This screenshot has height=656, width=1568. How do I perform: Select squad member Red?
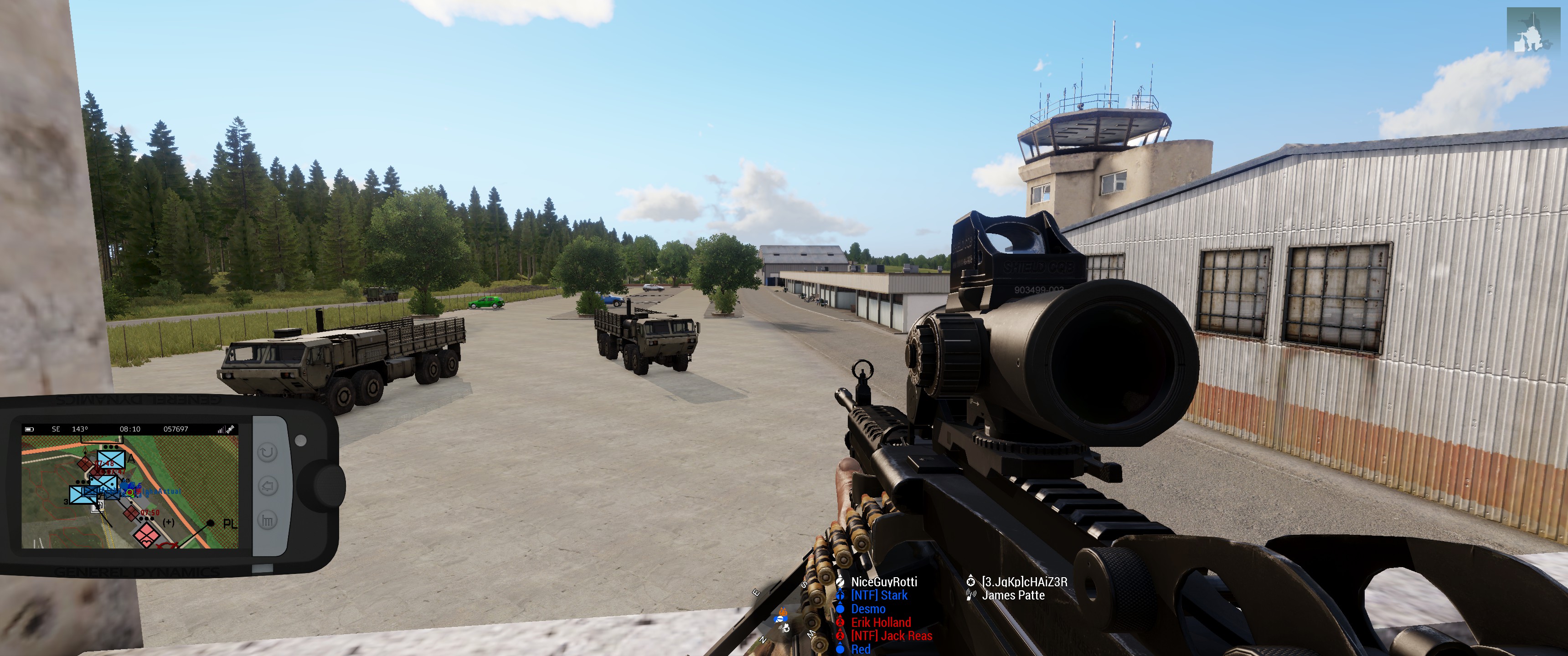tap(861, 649)
